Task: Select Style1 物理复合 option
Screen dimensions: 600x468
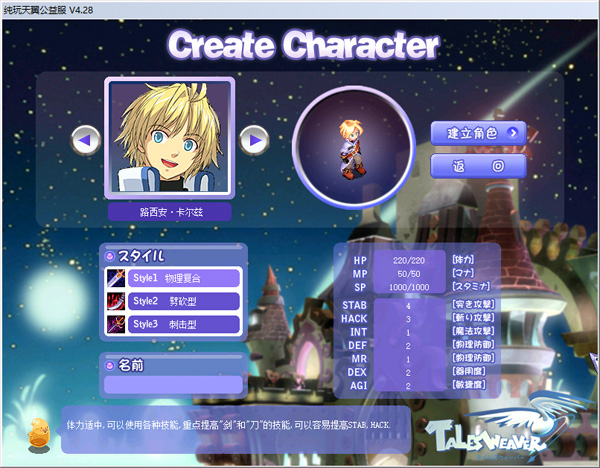Action: tap(174, 278)
